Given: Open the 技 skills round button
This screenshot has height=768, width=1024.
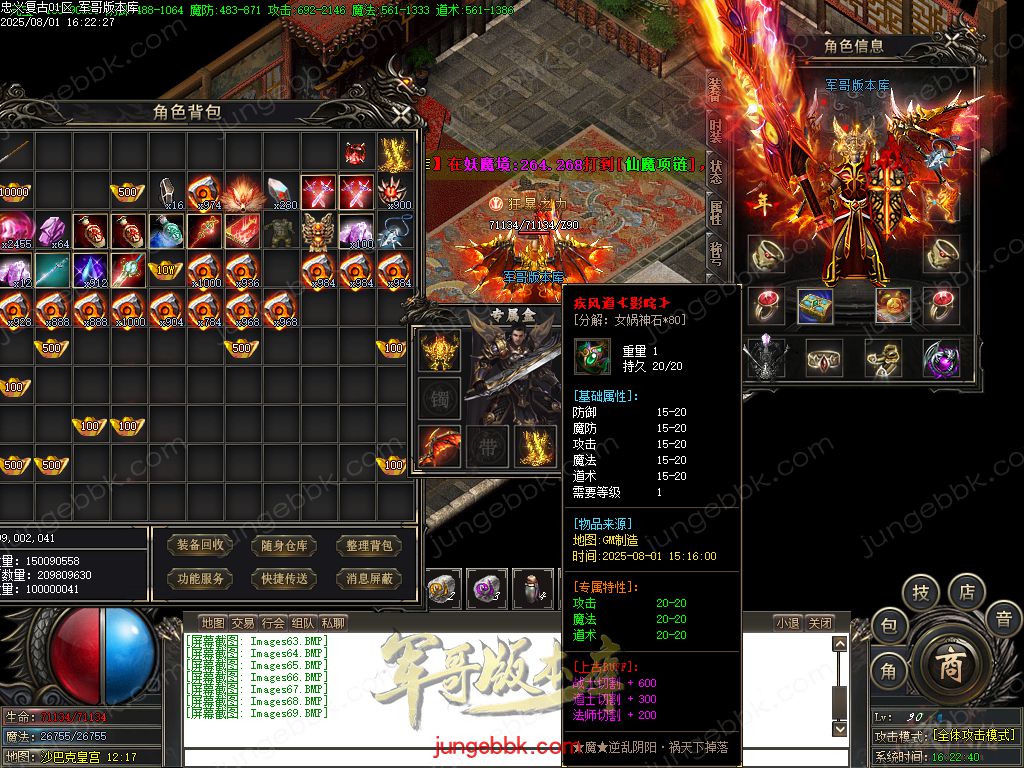Looking at the screenshot, I should 920,592.
